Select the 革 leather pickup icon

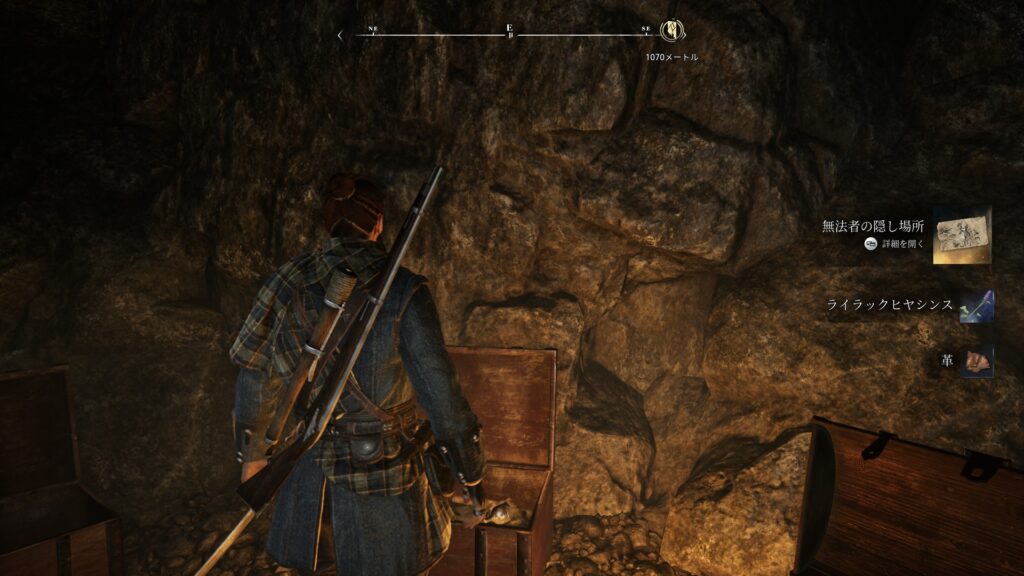(977, 360)
